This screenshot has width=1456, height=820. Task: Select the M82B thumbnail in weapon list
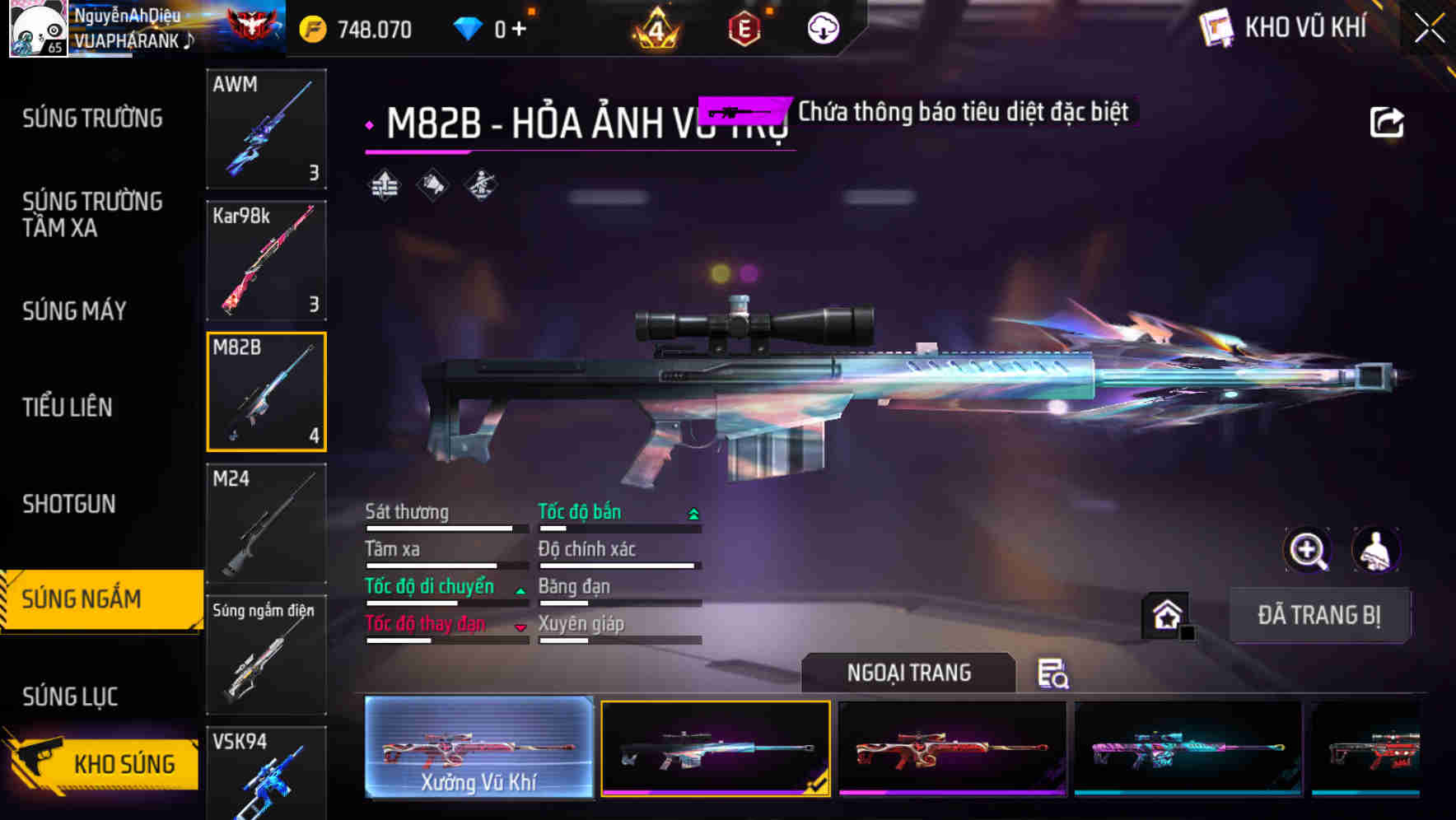click(265, 391)
